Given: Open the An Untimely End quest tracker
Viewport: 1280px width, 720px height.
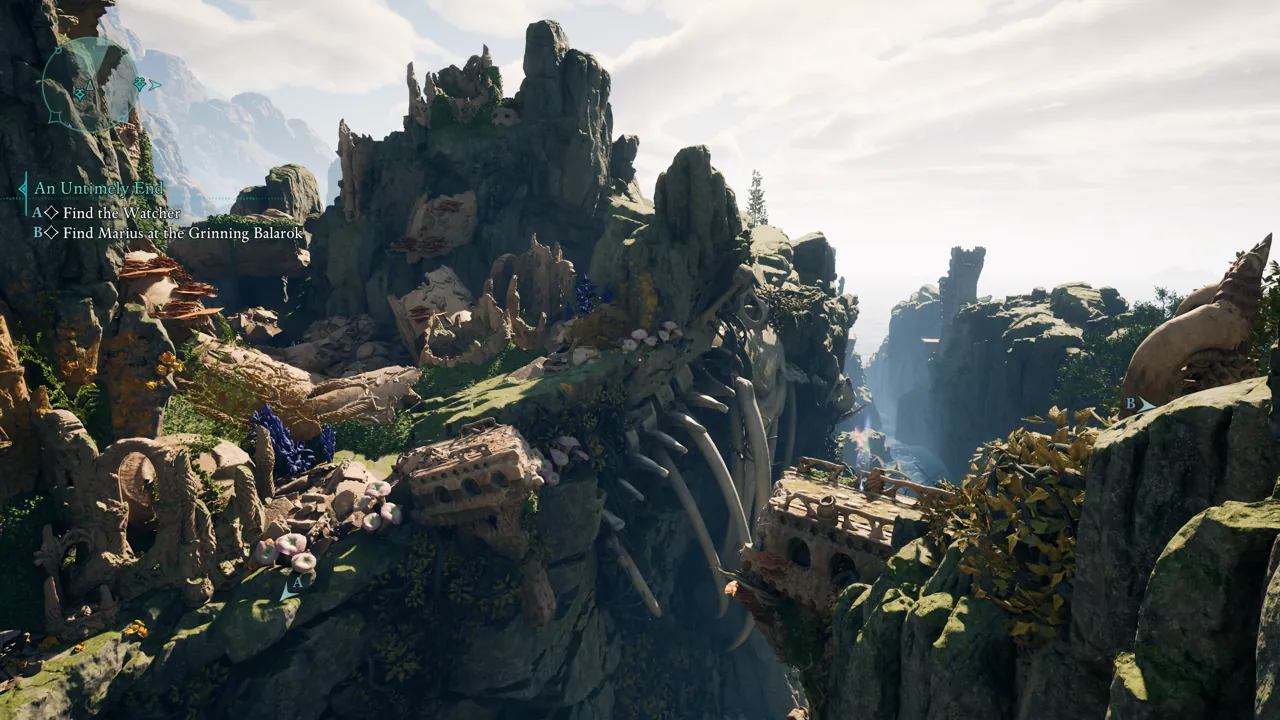Looking at the screenshot, I should (x=98, y=188).
